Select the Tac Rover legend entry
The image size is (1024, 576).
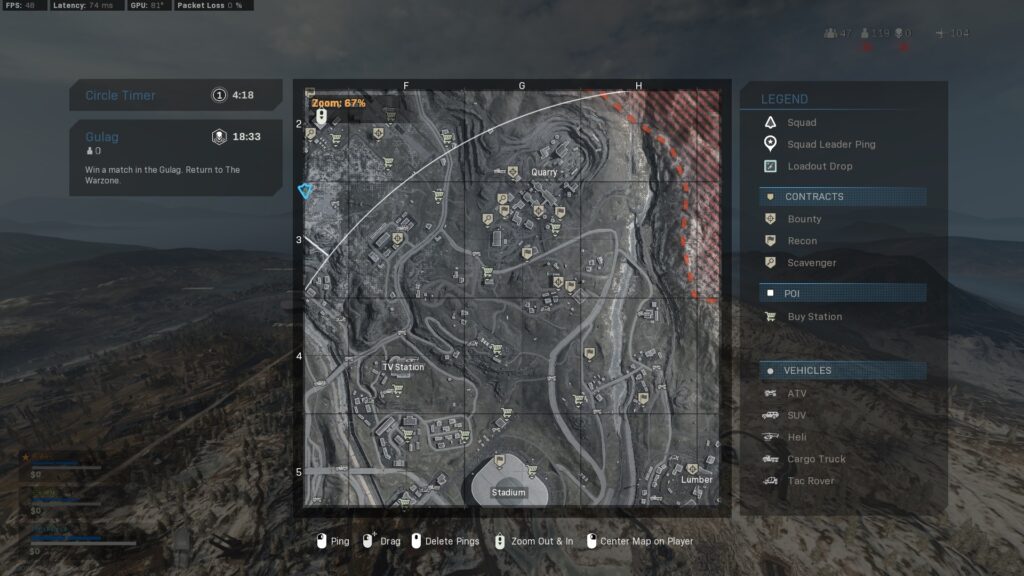point(810,482)
